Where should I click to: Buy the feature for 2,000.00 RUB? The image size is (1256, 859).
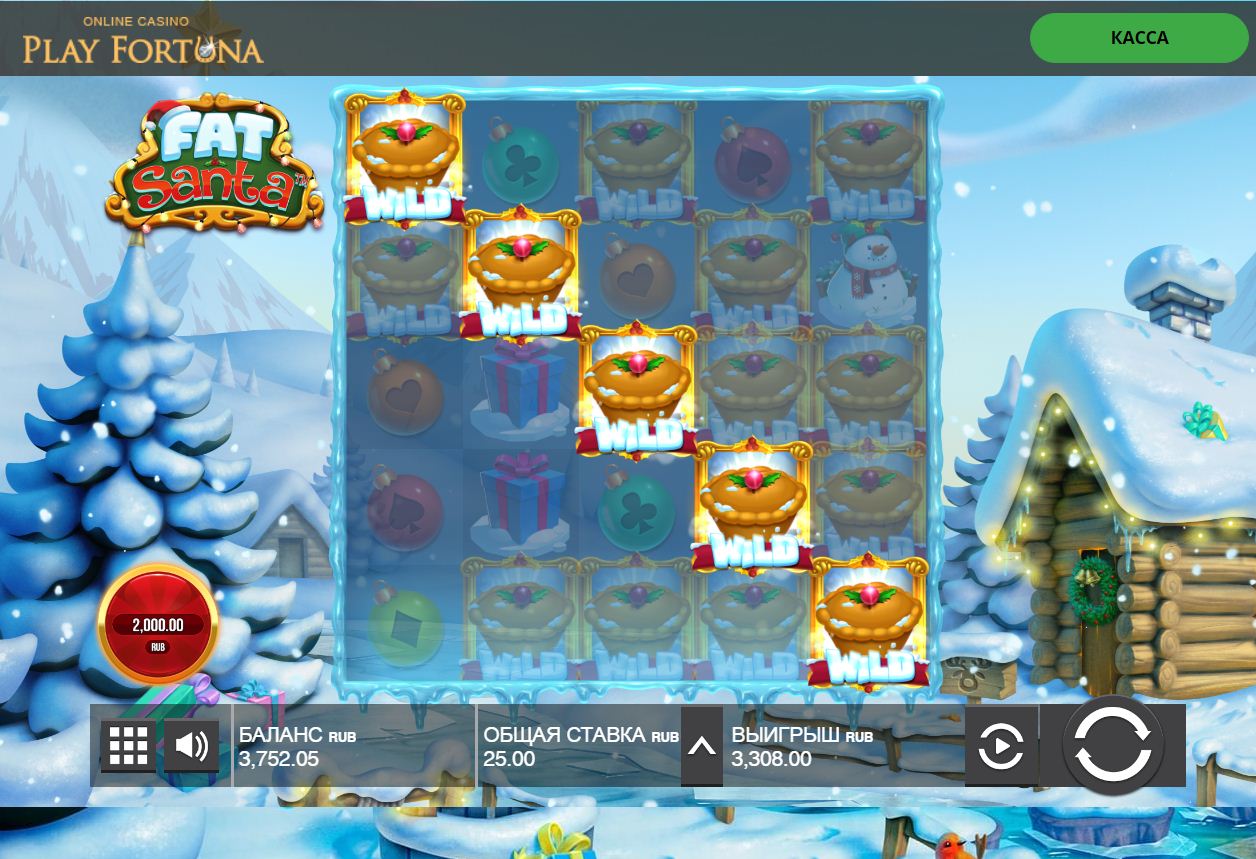(158, 624)
